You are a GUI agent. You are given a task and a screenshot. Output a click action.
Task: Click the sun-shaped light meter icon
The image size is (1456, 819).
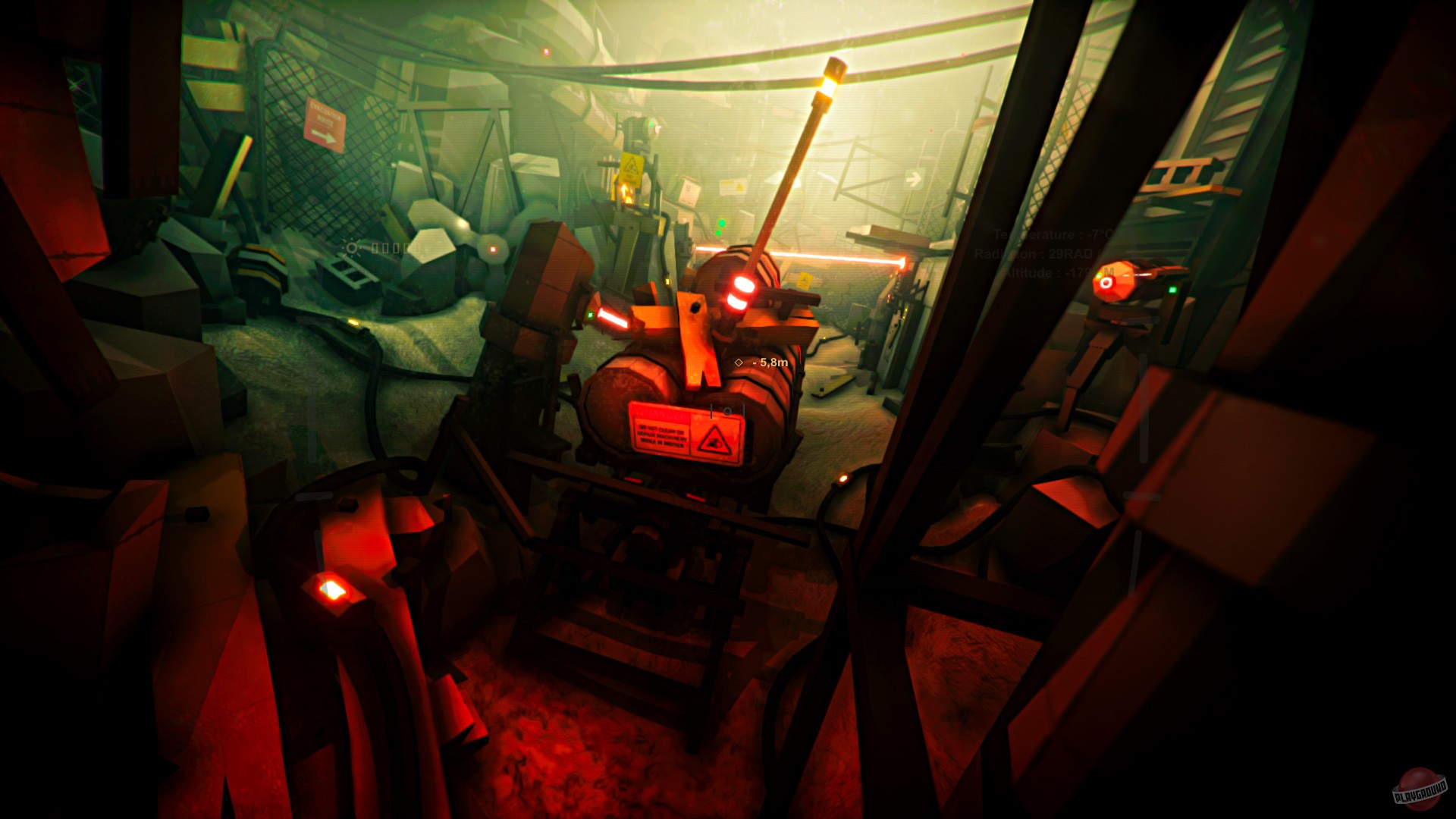351,248
